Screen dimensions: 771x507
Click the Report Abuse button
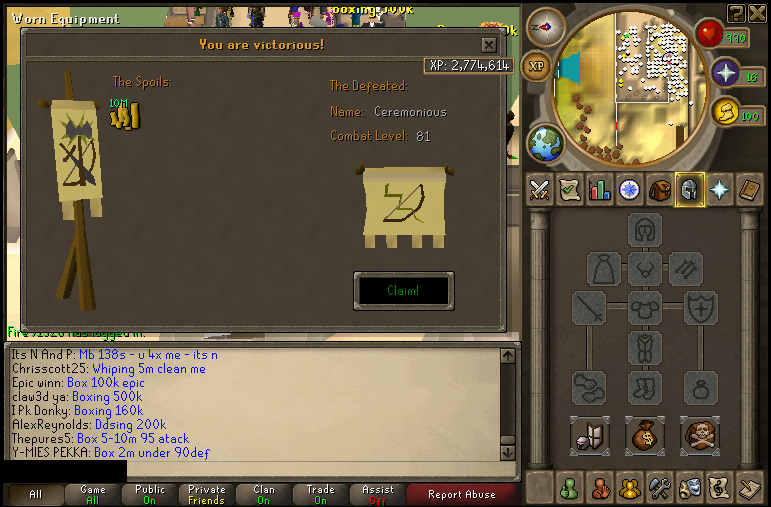coord(461,494)
